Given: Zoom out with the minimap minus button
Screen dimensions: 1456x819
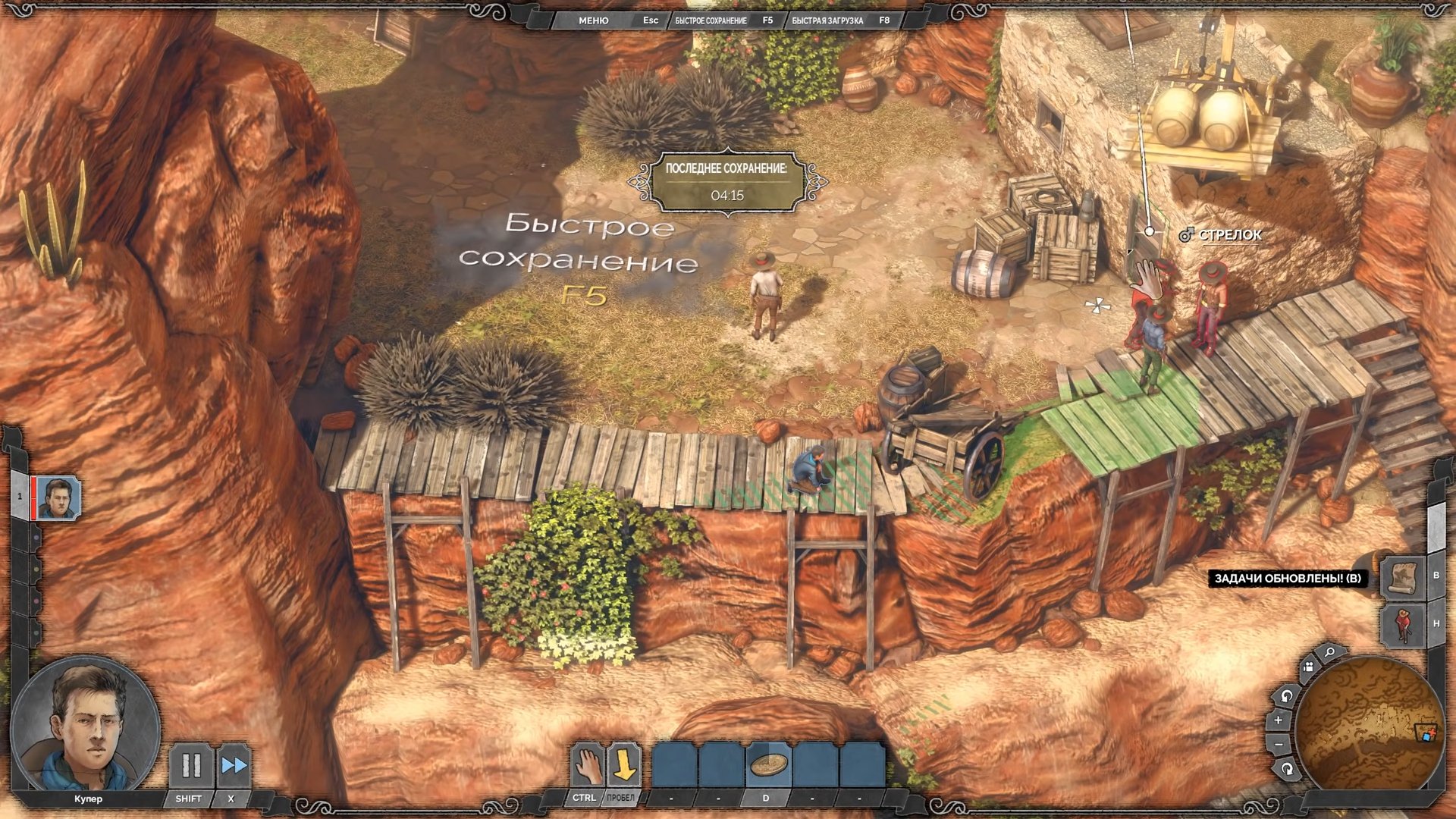Looking at the screenshot, I should click(1279, 745).
